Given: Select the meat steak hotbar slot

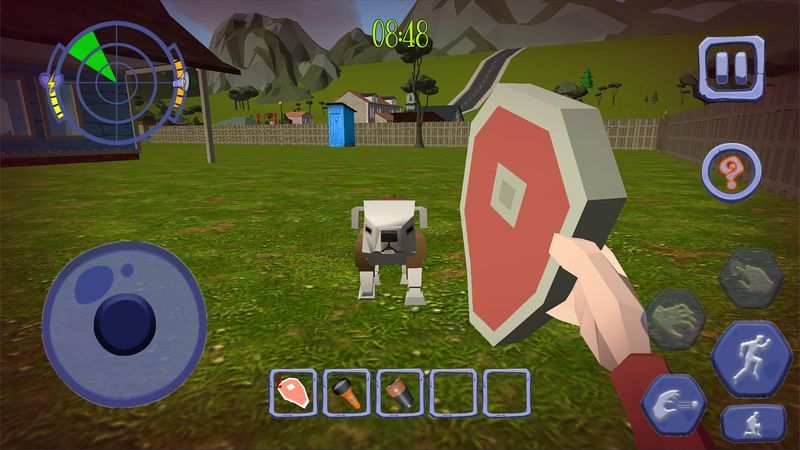Looking at the screenshot, I should [x=293, y=392].
